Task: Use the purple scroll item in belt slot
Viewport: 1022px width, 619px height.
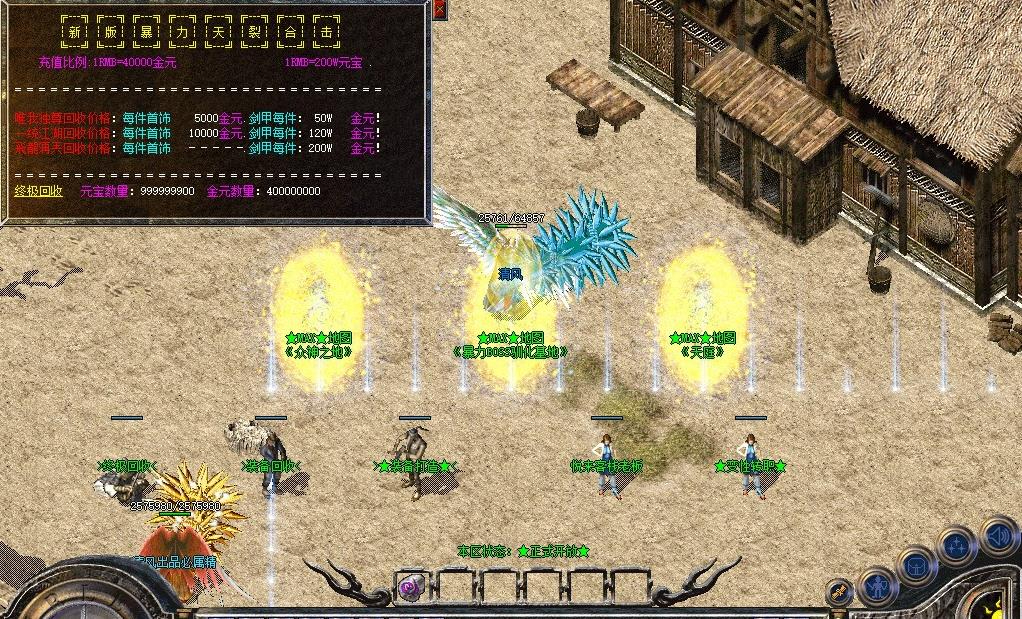Action: tap(412, 587)
